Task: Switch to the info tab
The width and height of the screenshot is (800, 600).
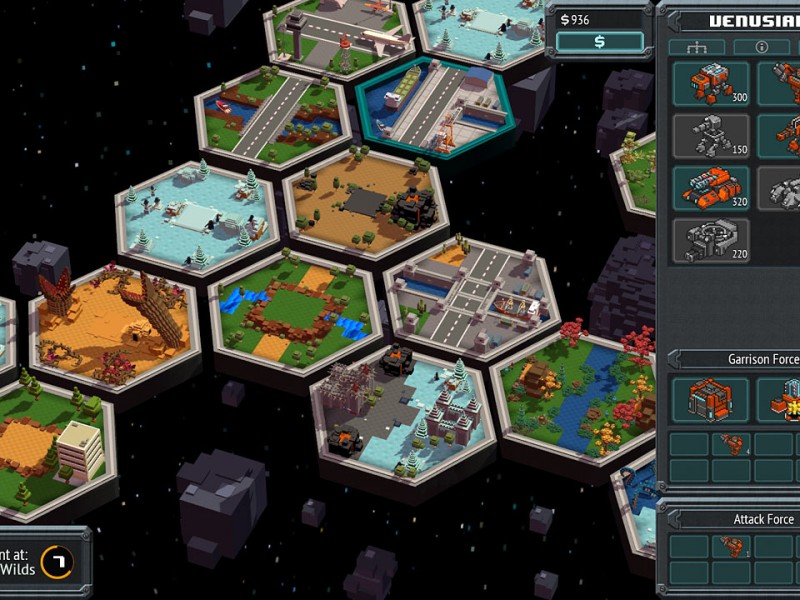Action: [761, 47]
